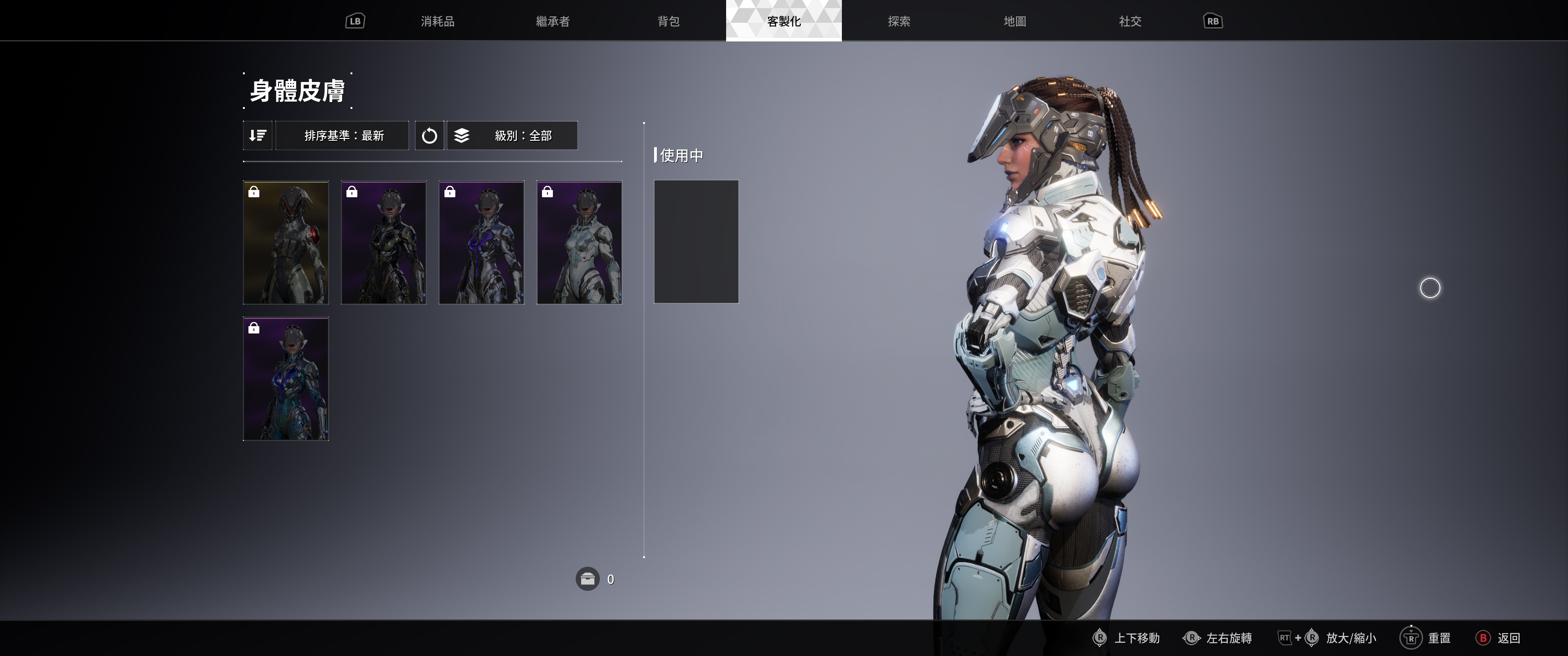The height and width of the screenshot is (656, 1568).
Task: Choose the locked blue iridescent skin
Action: click(x=286, y=379)
